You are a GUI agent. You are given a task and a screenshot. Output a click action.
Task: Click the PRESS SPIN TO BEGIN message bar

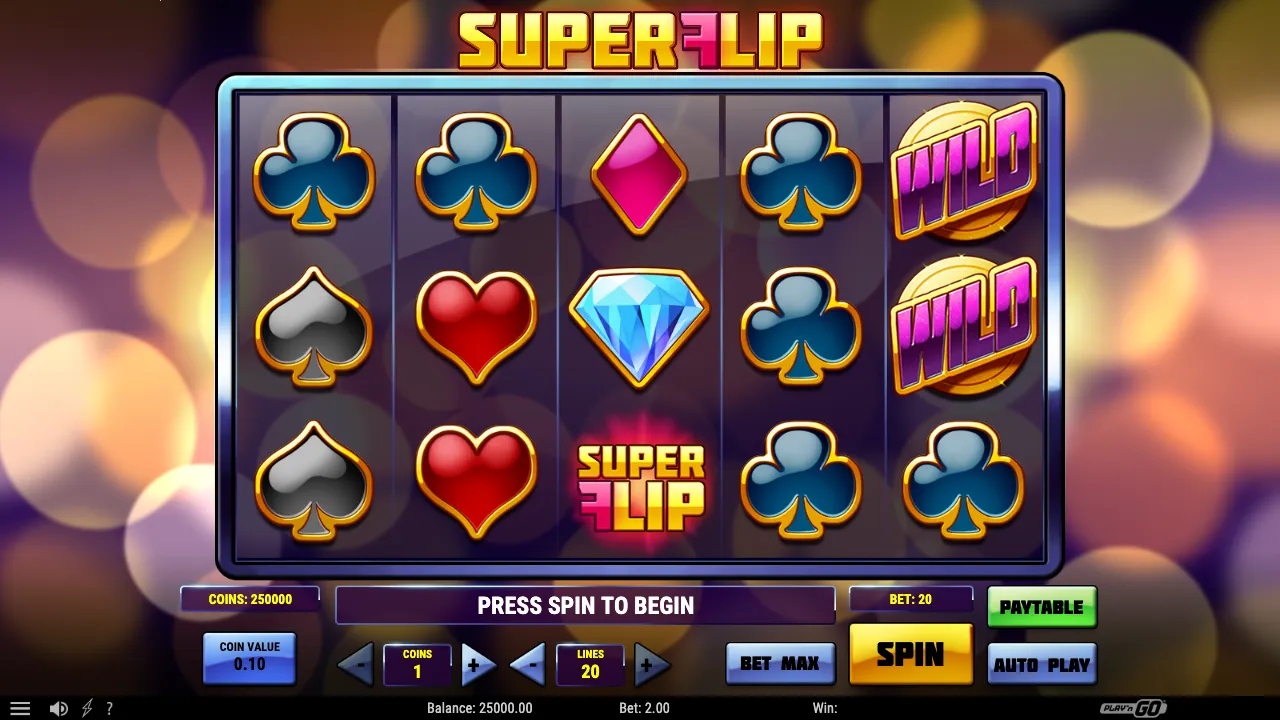tap(585, 605)
